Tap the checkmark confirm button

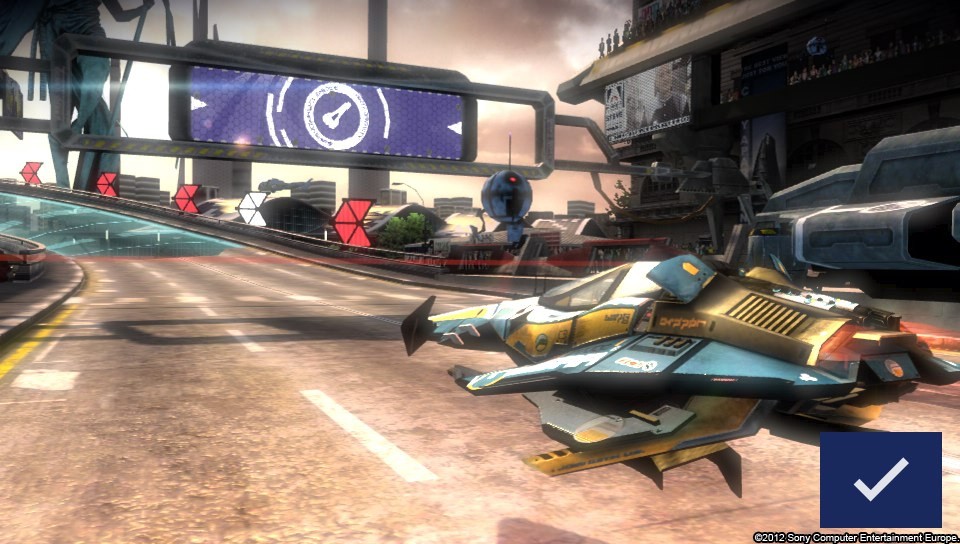880,480
